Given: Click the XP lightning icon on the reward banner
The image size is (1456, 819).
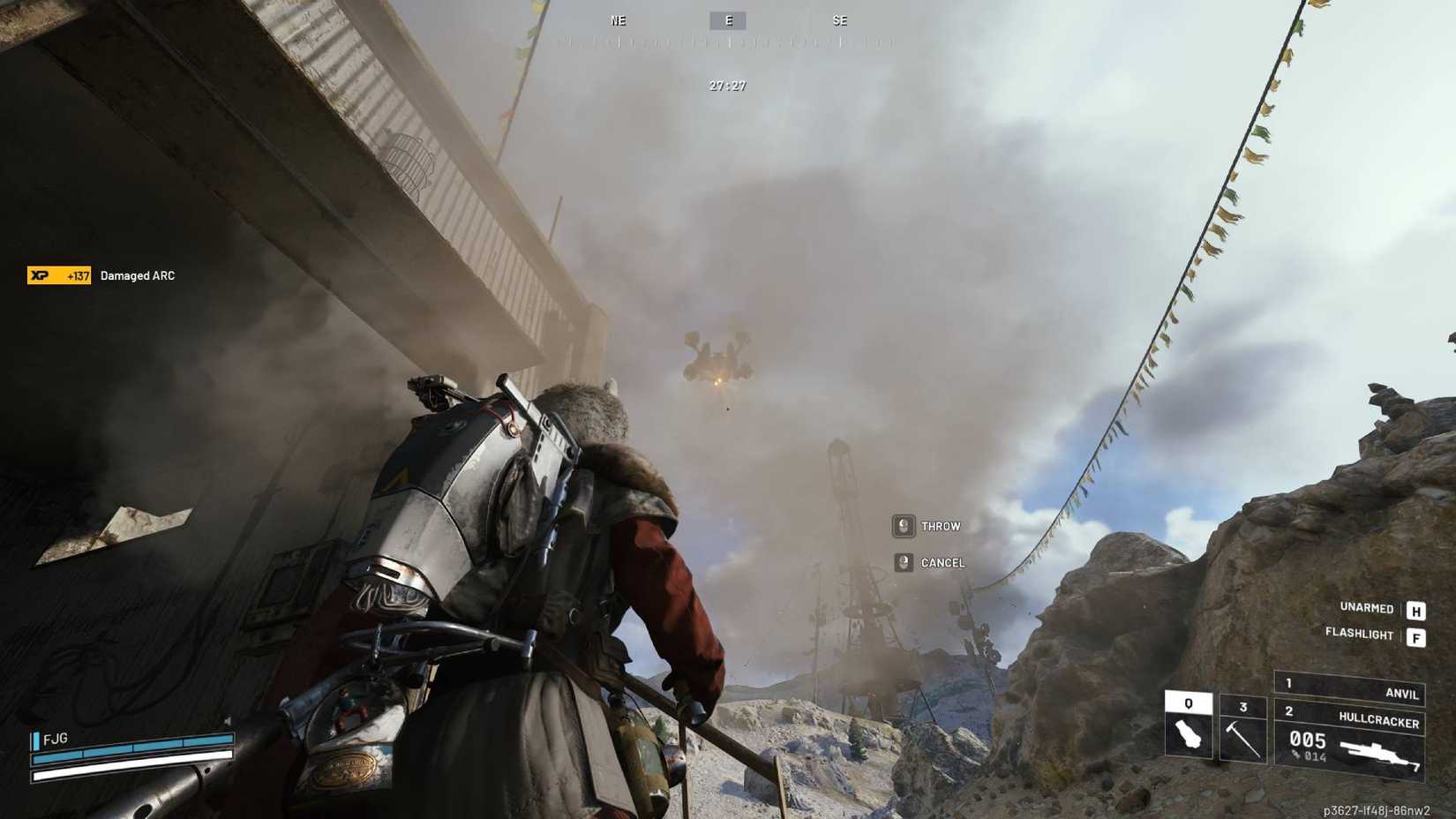Looking at the screenshot, I should [39, 274].
